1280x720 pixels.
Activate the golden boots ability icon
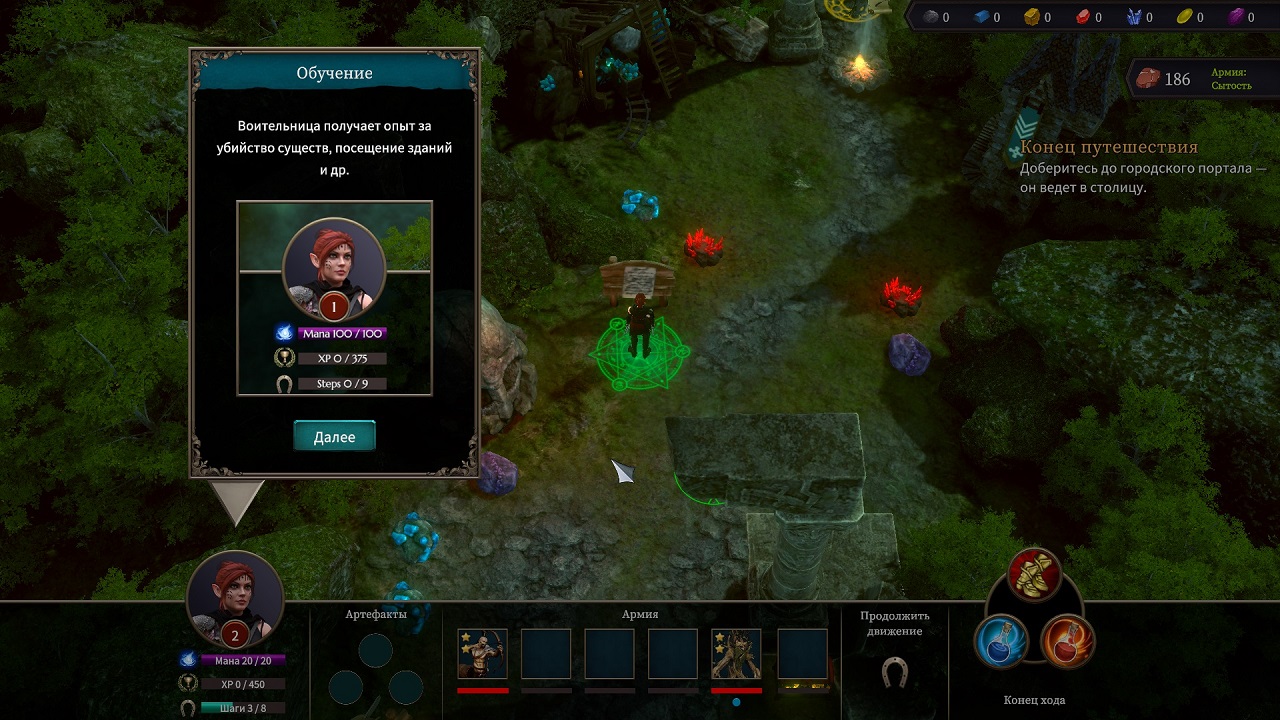coord(1034,574)
